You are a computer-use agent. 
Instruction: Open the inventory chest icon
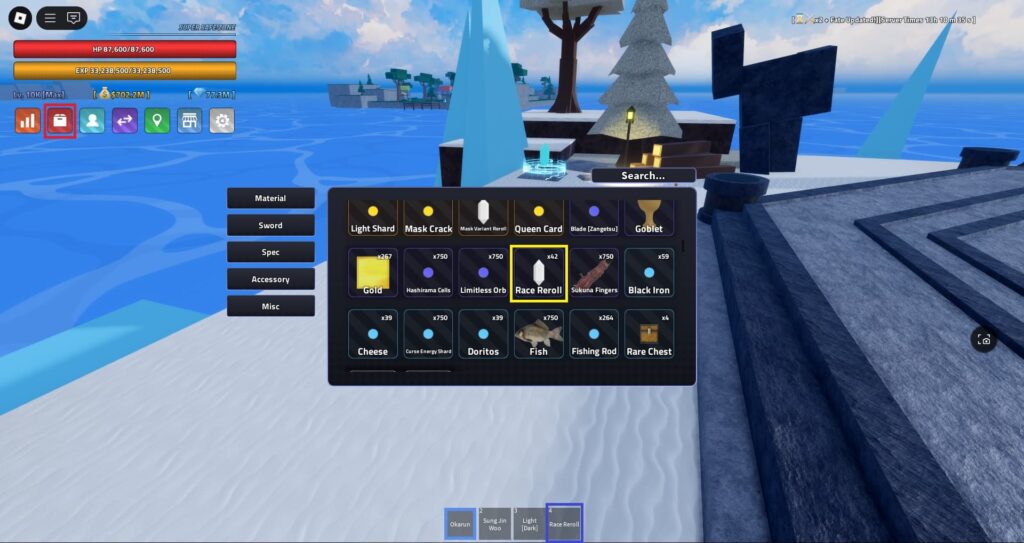click(x=60, y=121)
